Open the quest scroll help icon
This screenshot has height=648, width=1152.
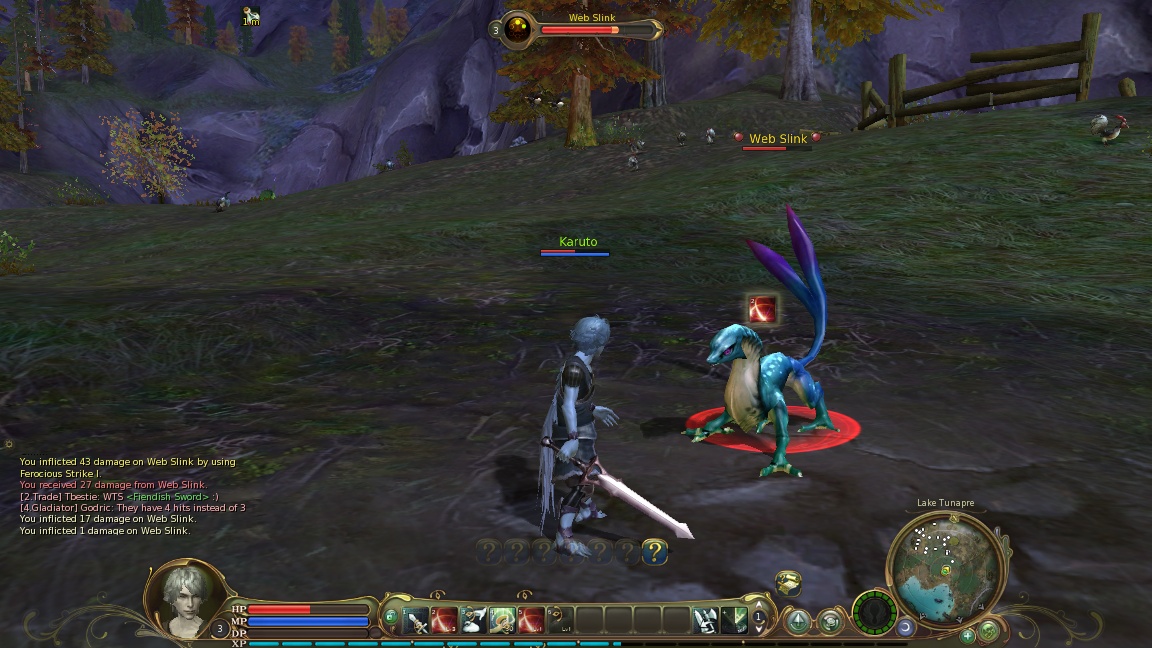click(788, 583)
